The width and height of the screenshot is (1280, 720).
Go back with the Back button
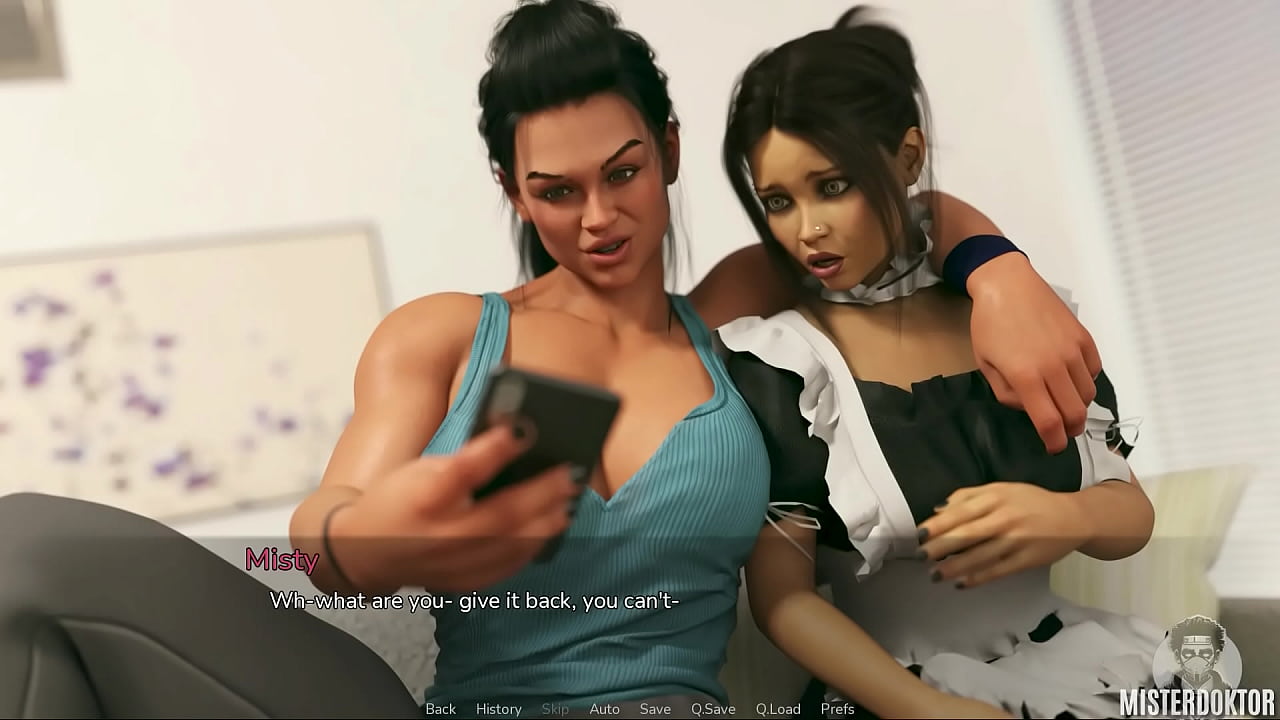(x=441, y=709)
